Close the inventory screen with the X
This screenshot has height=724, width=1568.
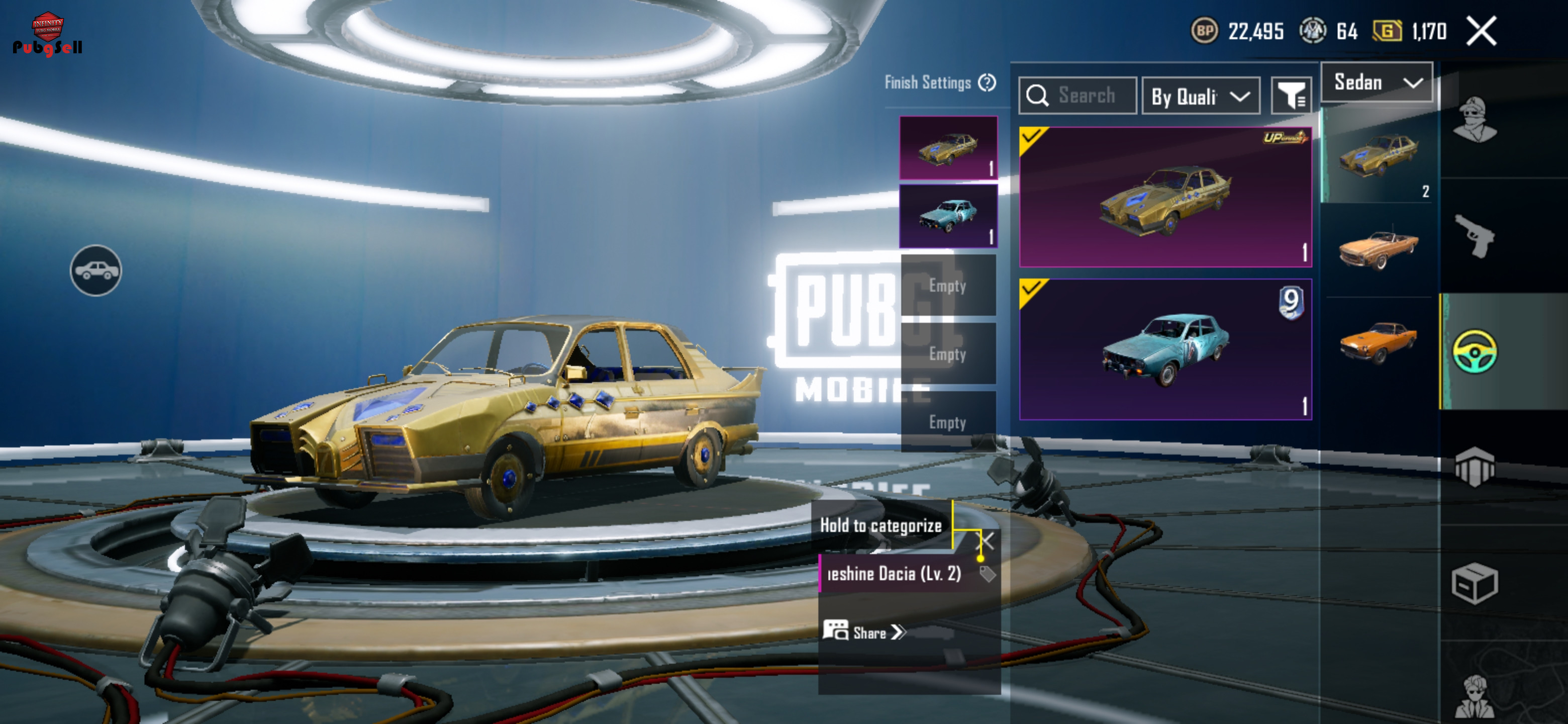pos(1481,31)
